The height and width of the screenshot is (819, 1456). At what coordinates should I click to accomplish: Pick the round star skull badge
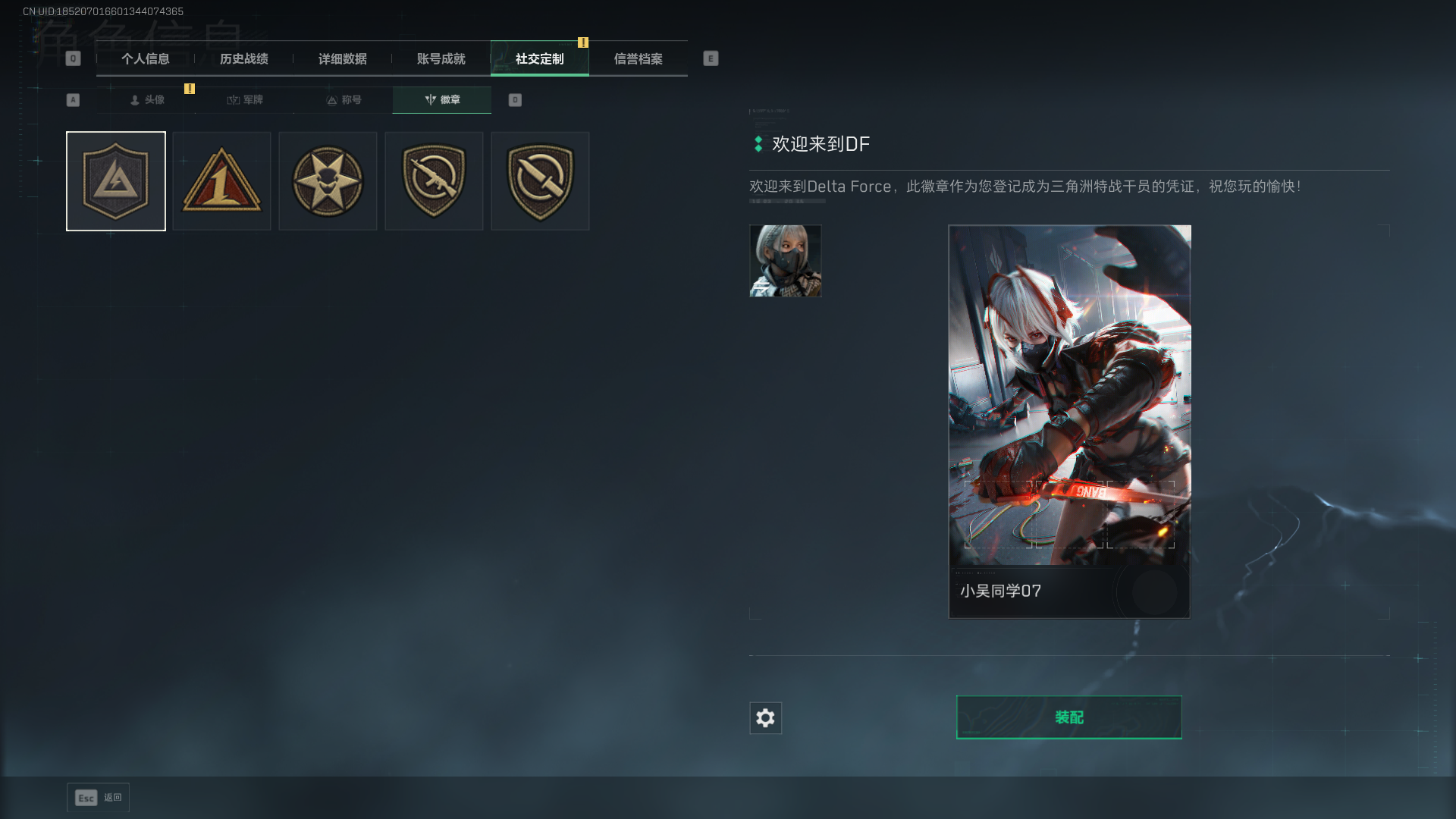328,181
